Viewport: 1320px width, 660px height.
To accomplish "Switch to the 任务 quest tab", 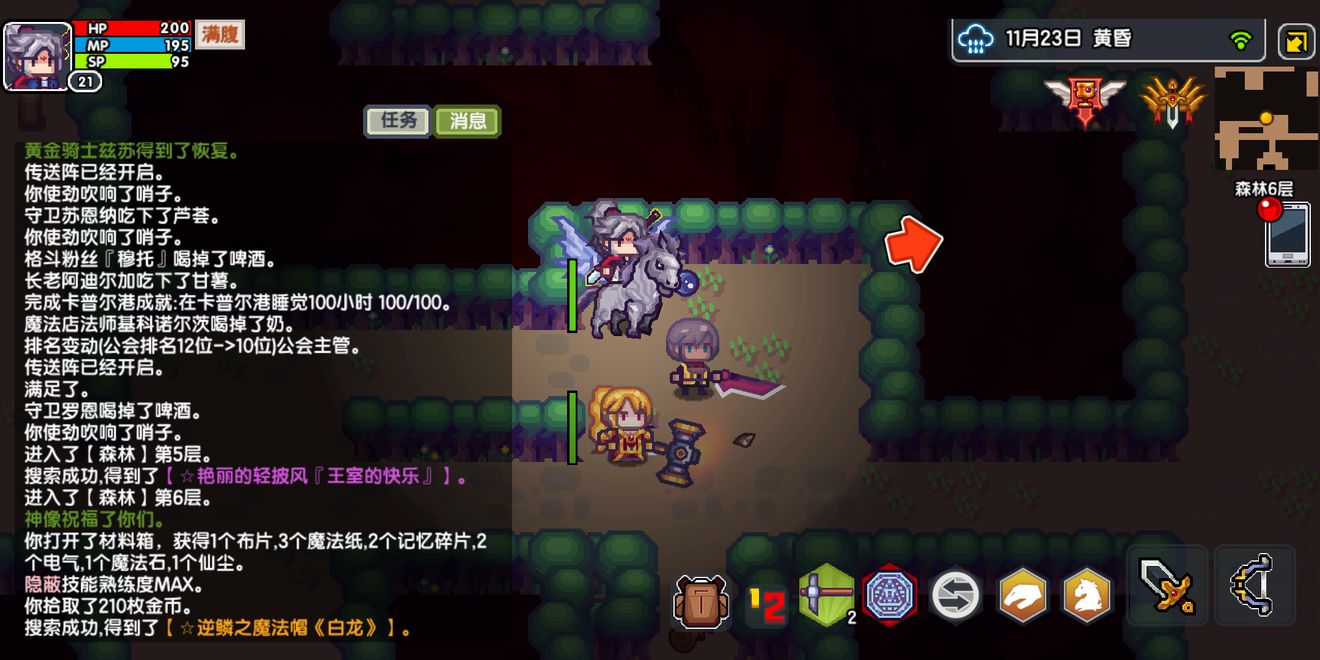I will 397,121.
